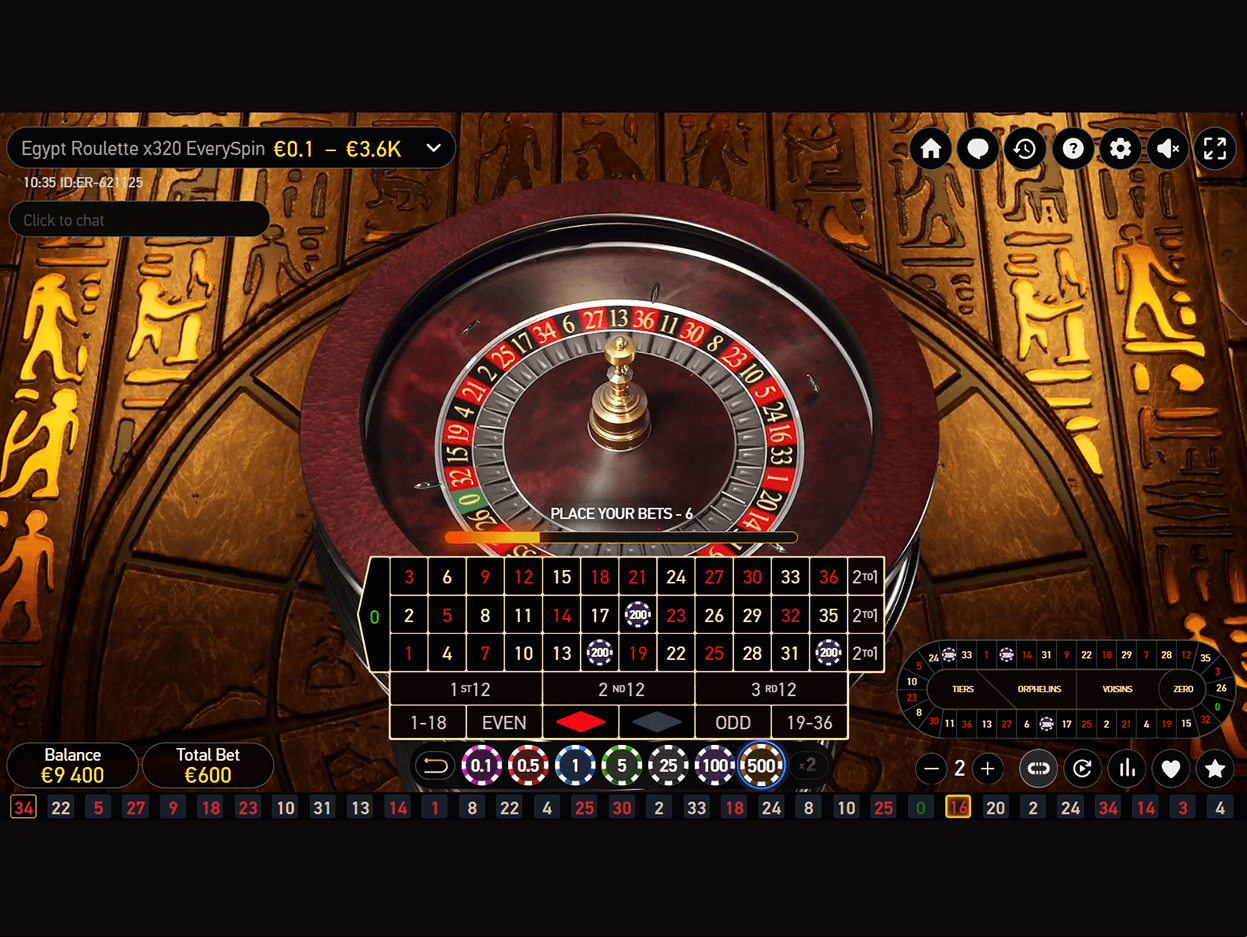The height and width of the screenshot is (937, 1247).
Task: Select the Voisins racetrack bet
Action: 1117,689
